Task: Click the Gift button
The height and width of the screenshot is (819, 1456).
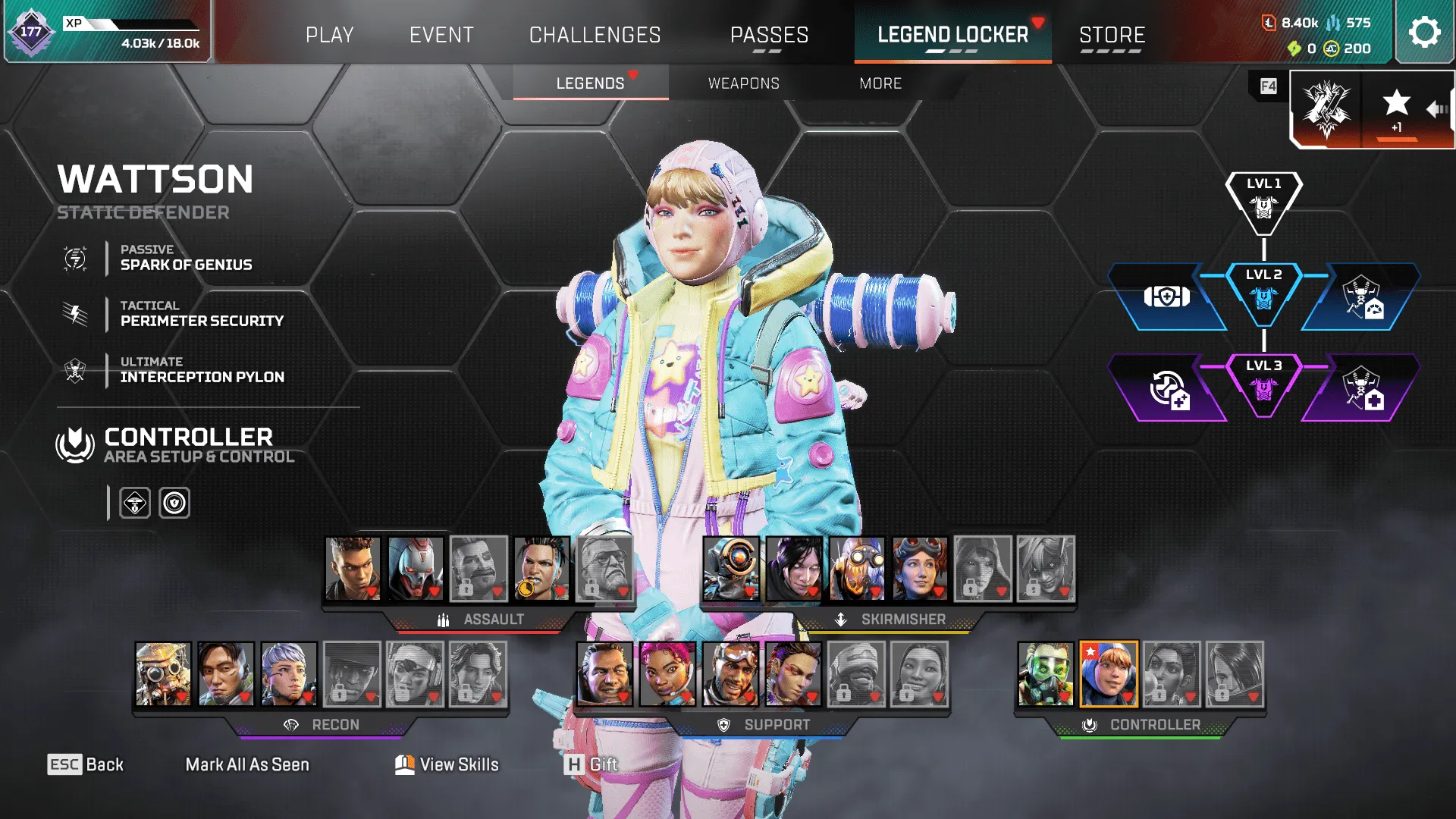Action: pyautogui.click(x=598, y=764)
